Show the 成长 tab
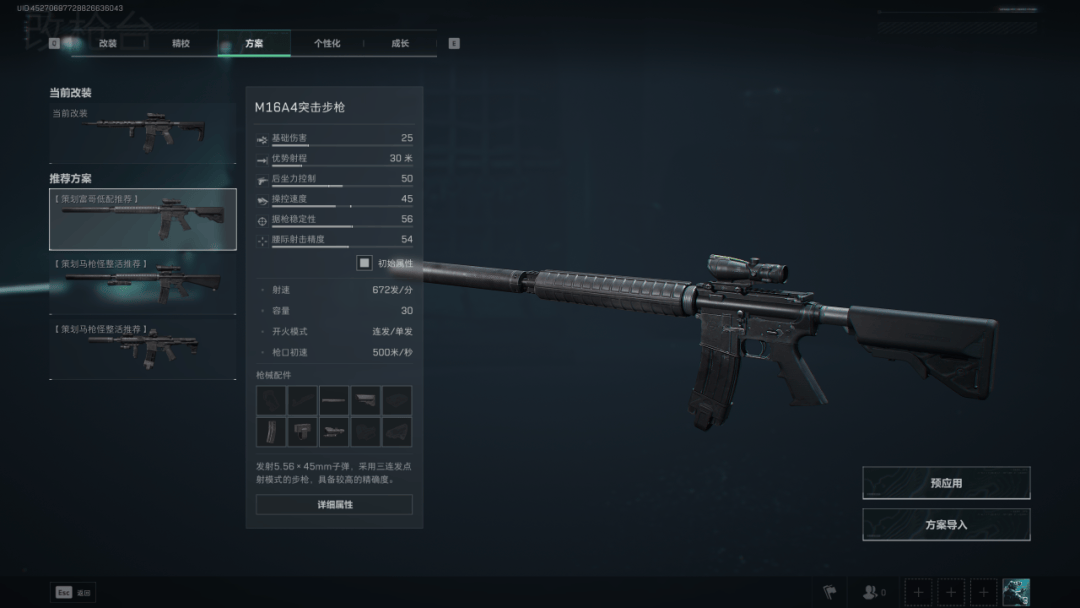This screenshot has height=608, width=1080. pyautogui.click(x=400, y=44)
